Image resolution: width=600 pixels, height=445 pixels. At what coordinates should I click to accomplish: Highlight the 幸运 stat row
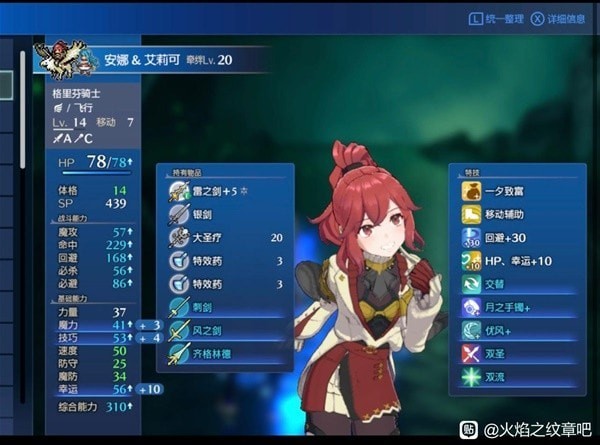click(90, 389)
